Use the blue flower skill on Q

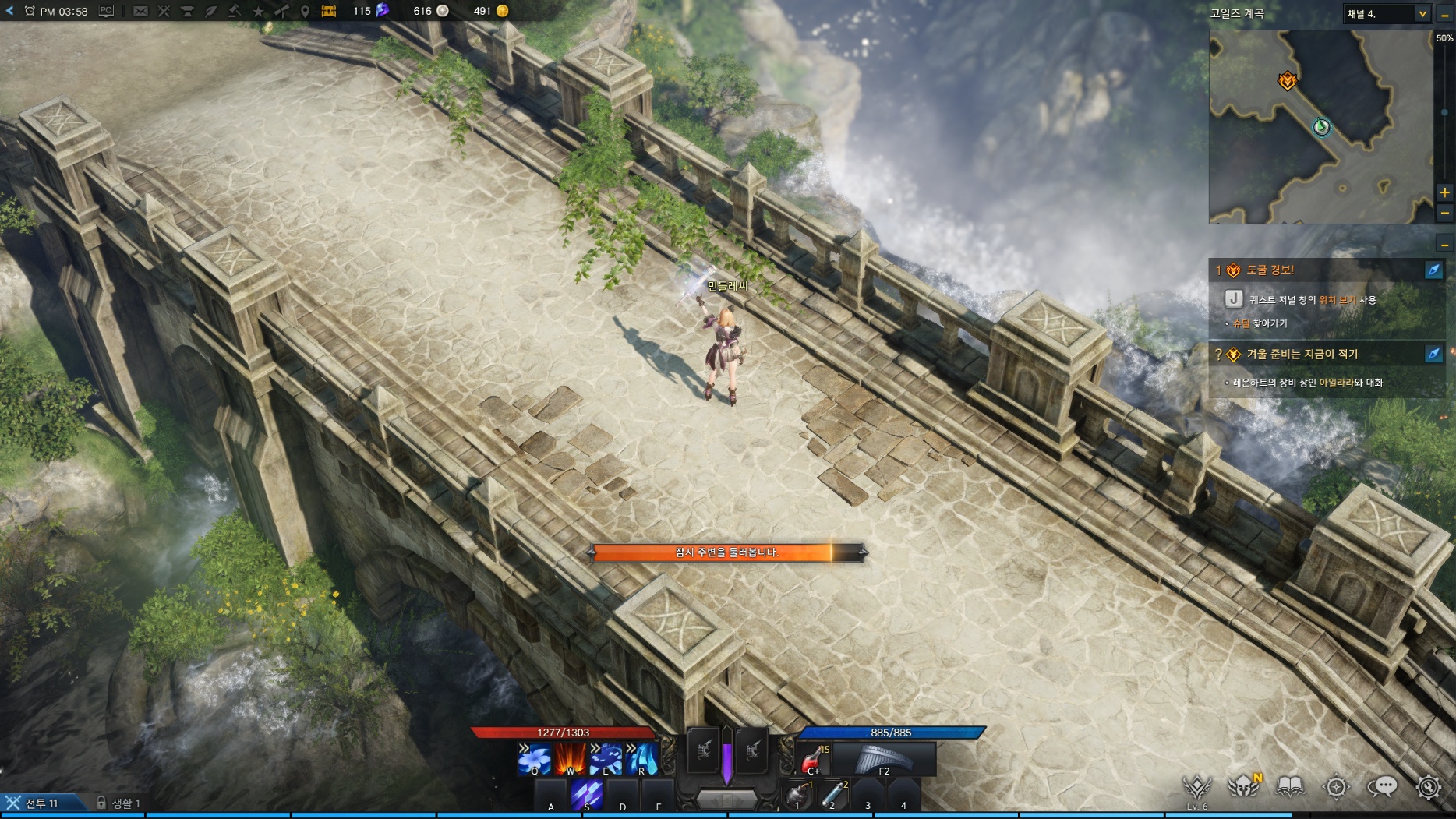click(535, 759)
